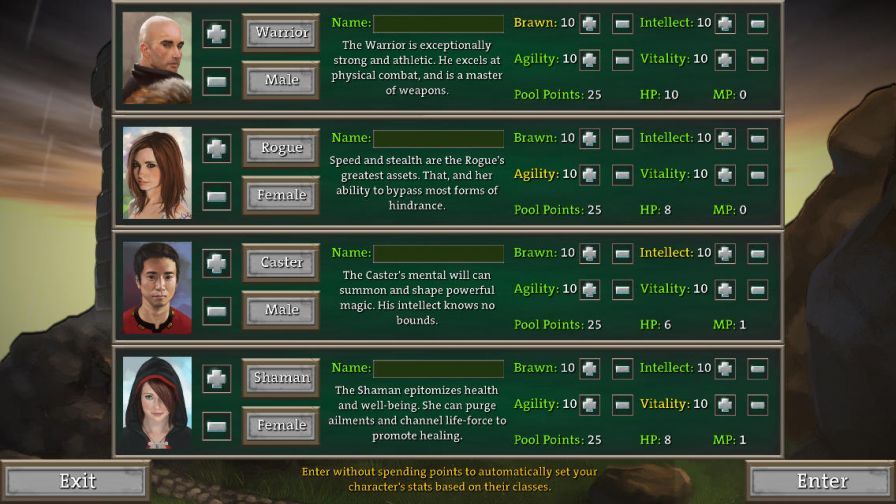Activate the Shaman's Name field
This screenshot has width=896, height=504.
(x=438, y=368)
